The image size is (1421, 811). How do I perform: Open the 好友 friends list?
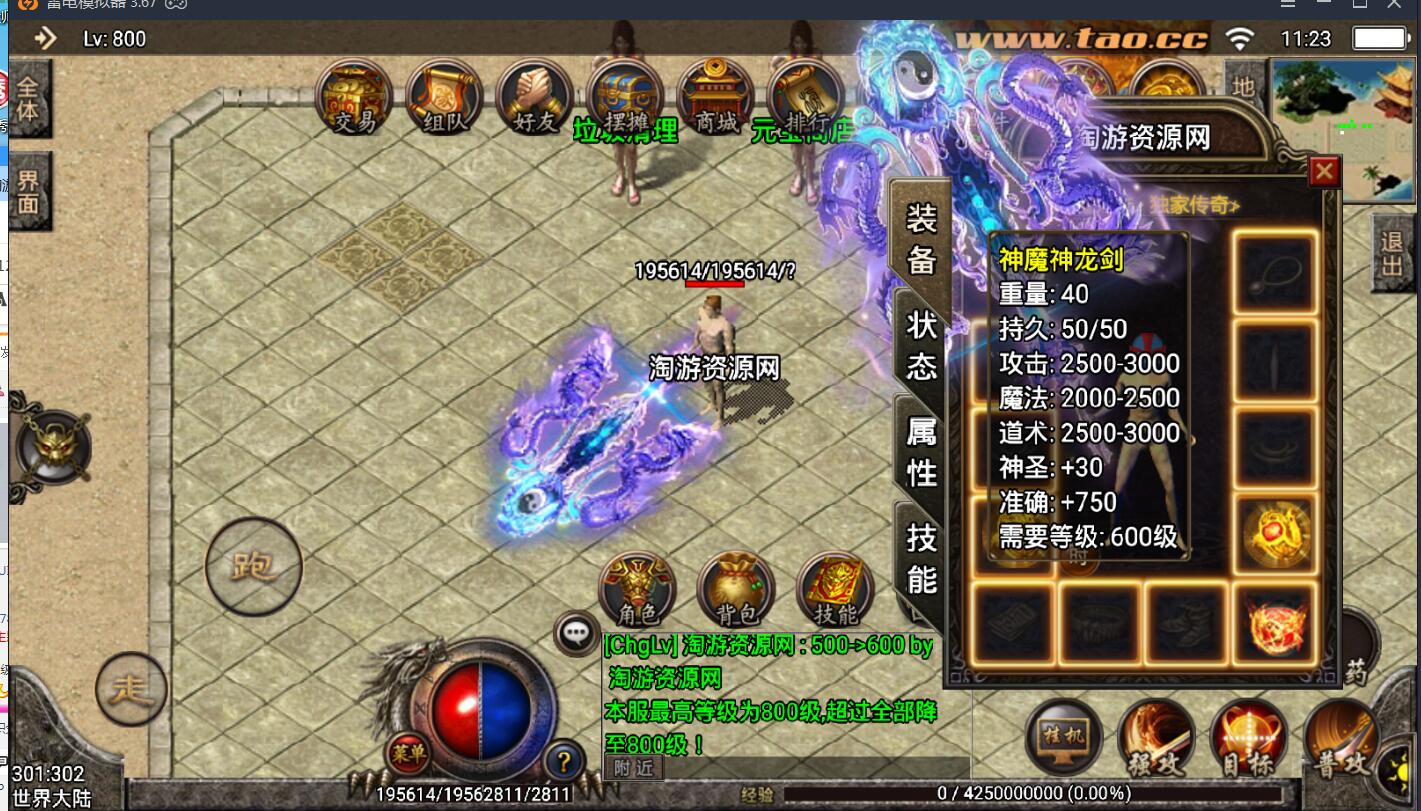pyautogui.click(x=534, y=98)
